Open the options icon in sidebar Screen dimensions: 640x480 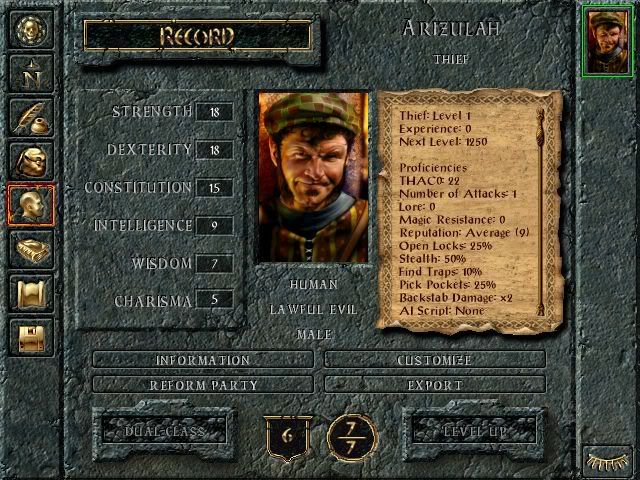31,337
